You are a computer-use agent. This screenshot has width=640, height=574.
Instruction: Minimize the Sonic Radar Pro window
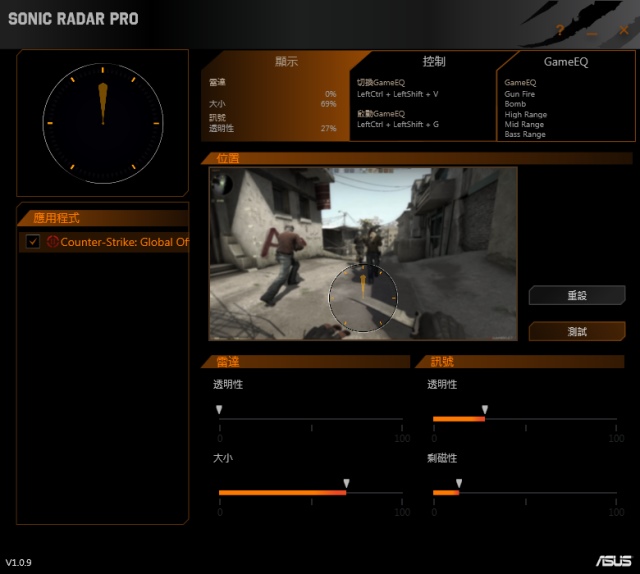coord(592,33)
